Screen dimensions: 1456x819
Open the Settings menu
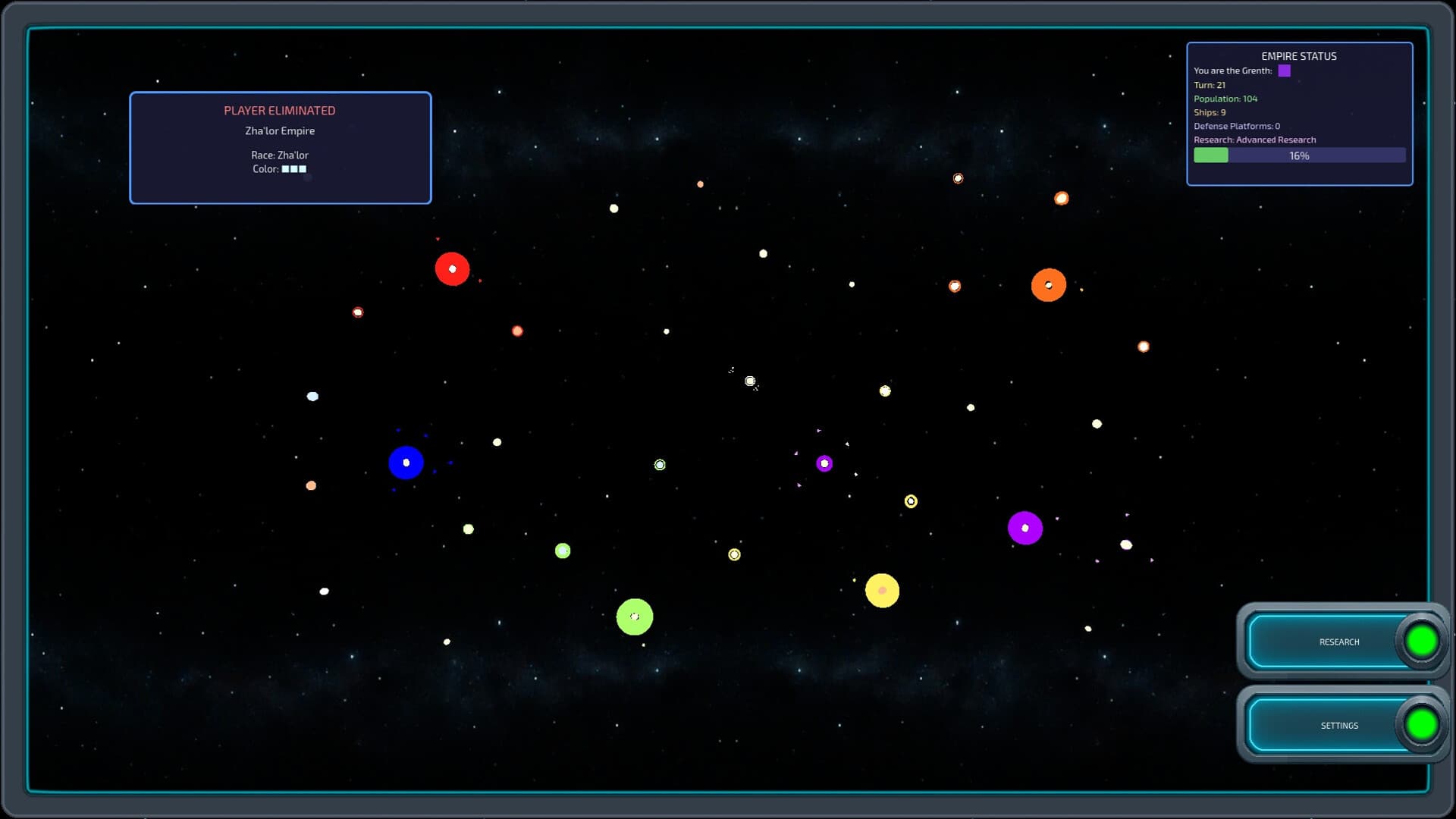coord(1341,725)
